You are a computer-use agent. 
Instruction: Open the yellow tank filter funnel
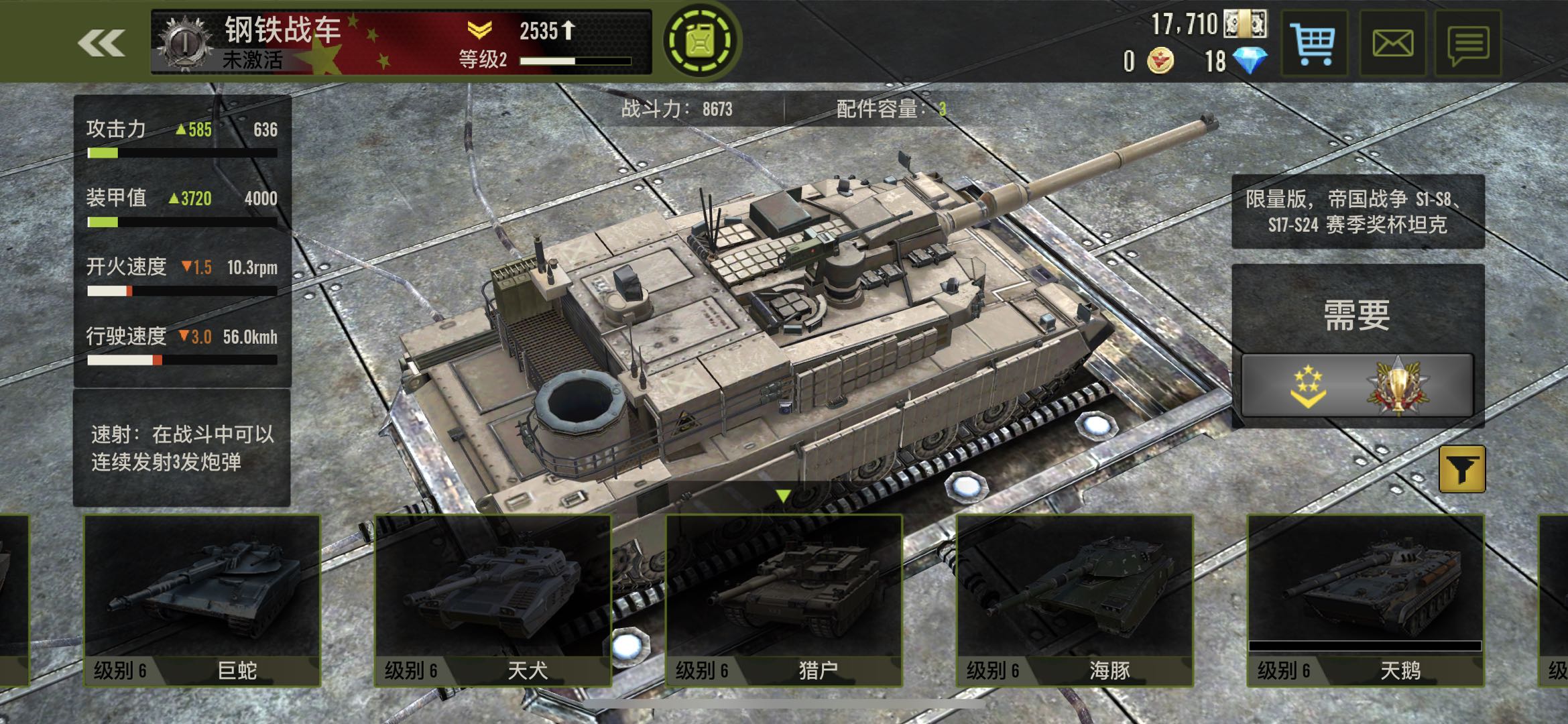pos(1462,469)
